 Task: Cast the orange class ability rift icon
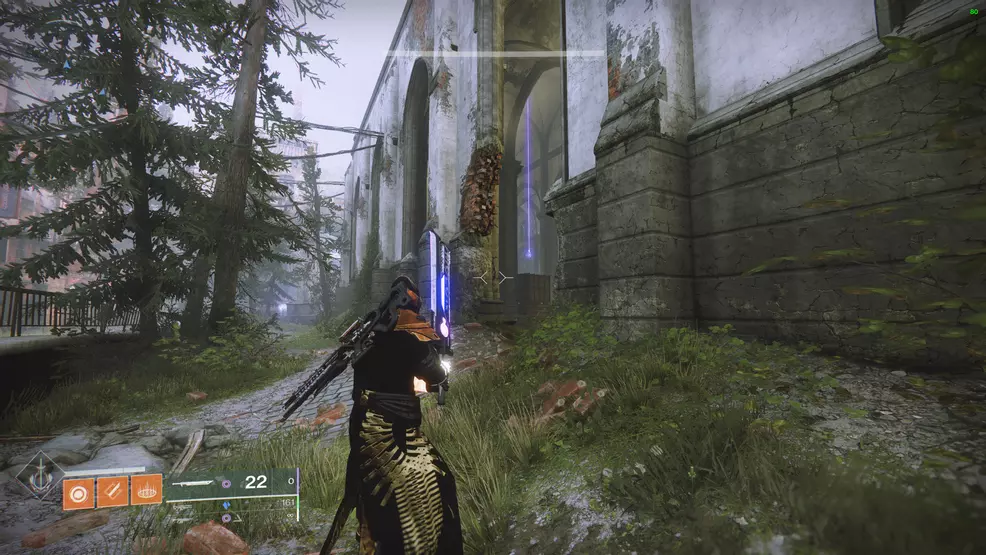point(146,490)
